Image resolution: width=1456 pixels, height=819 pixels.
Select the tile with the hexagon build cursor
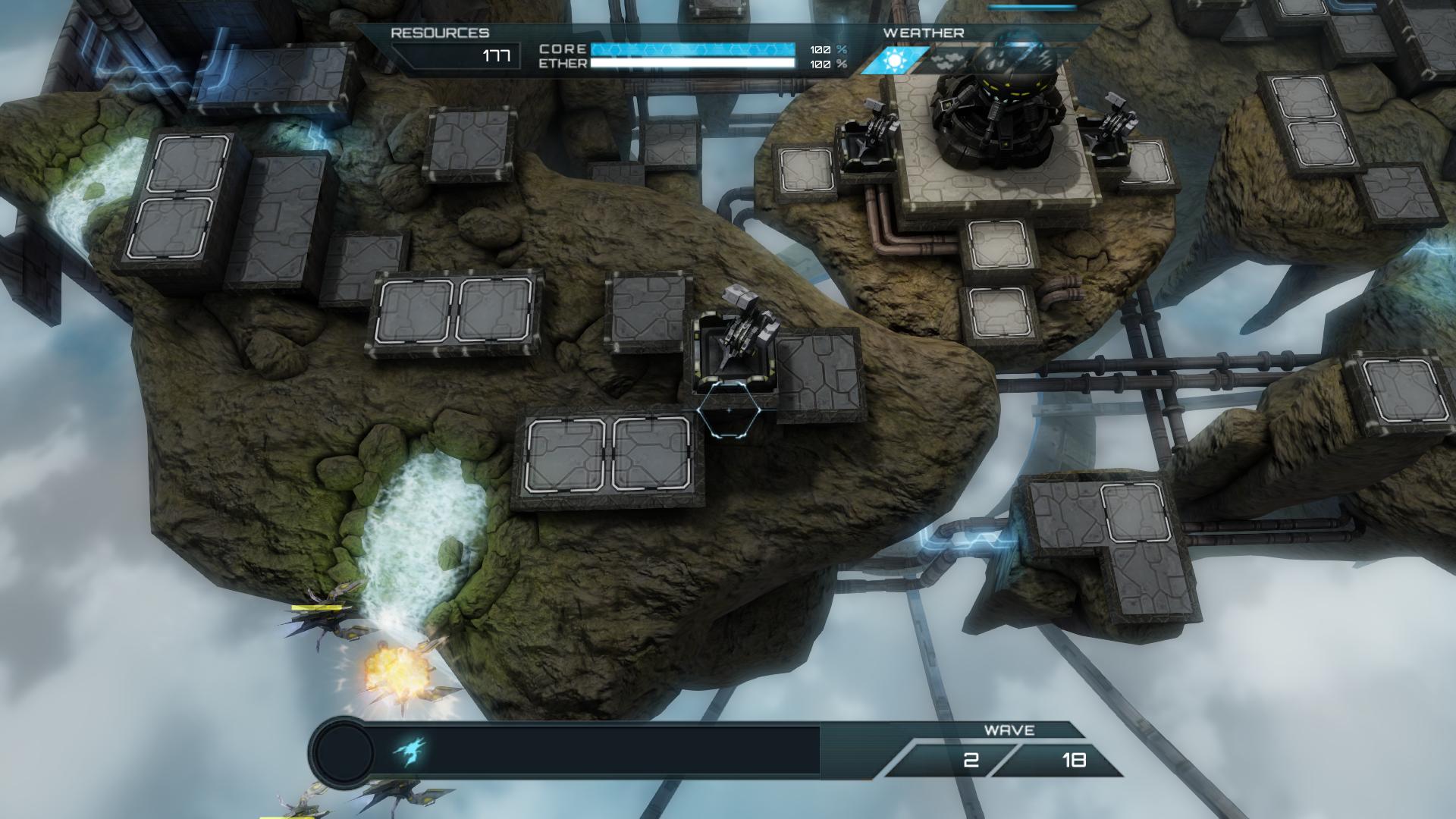click(729, 410)
